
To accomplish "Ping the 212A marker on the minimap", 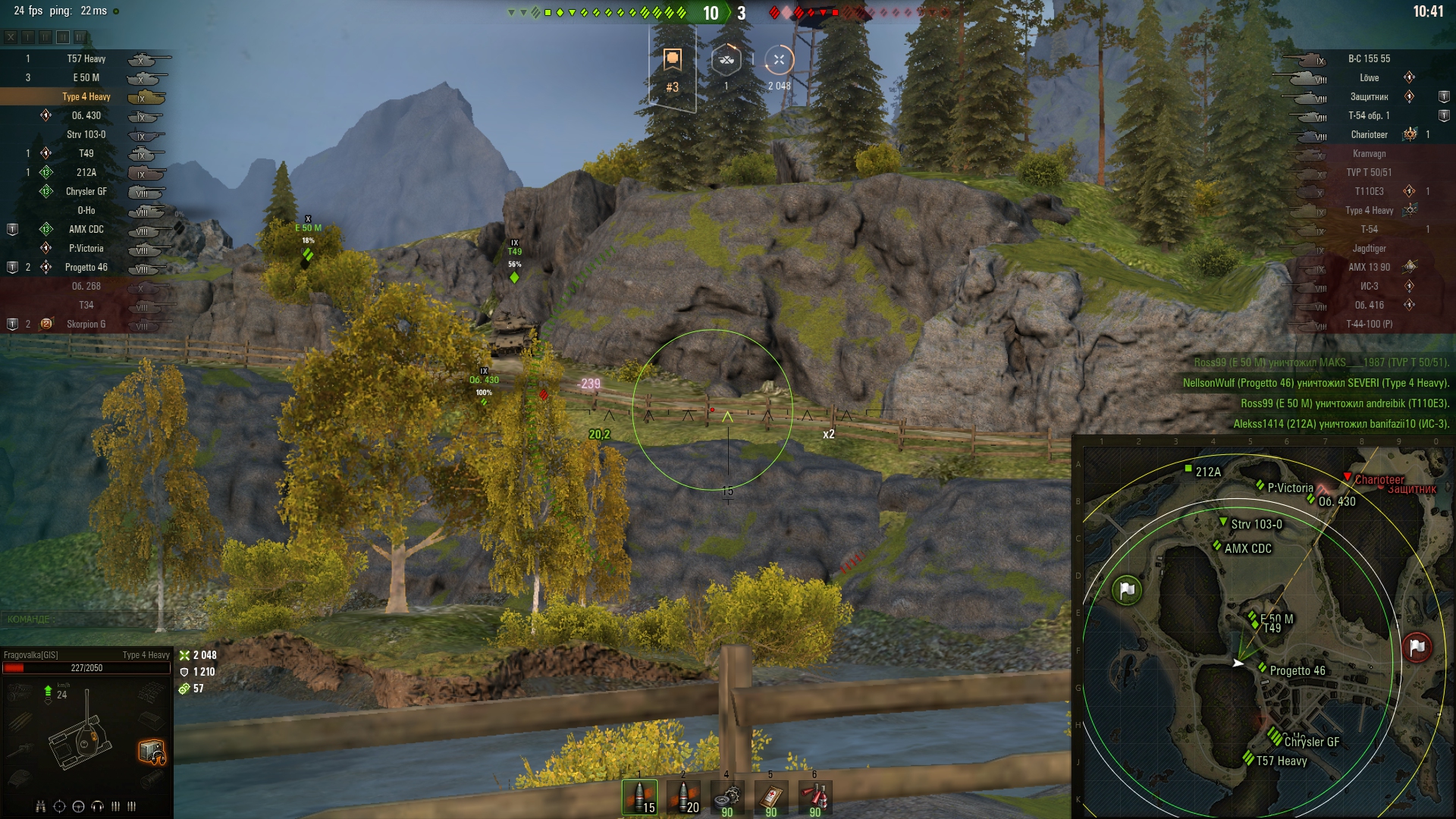I will pos(1188,469).
